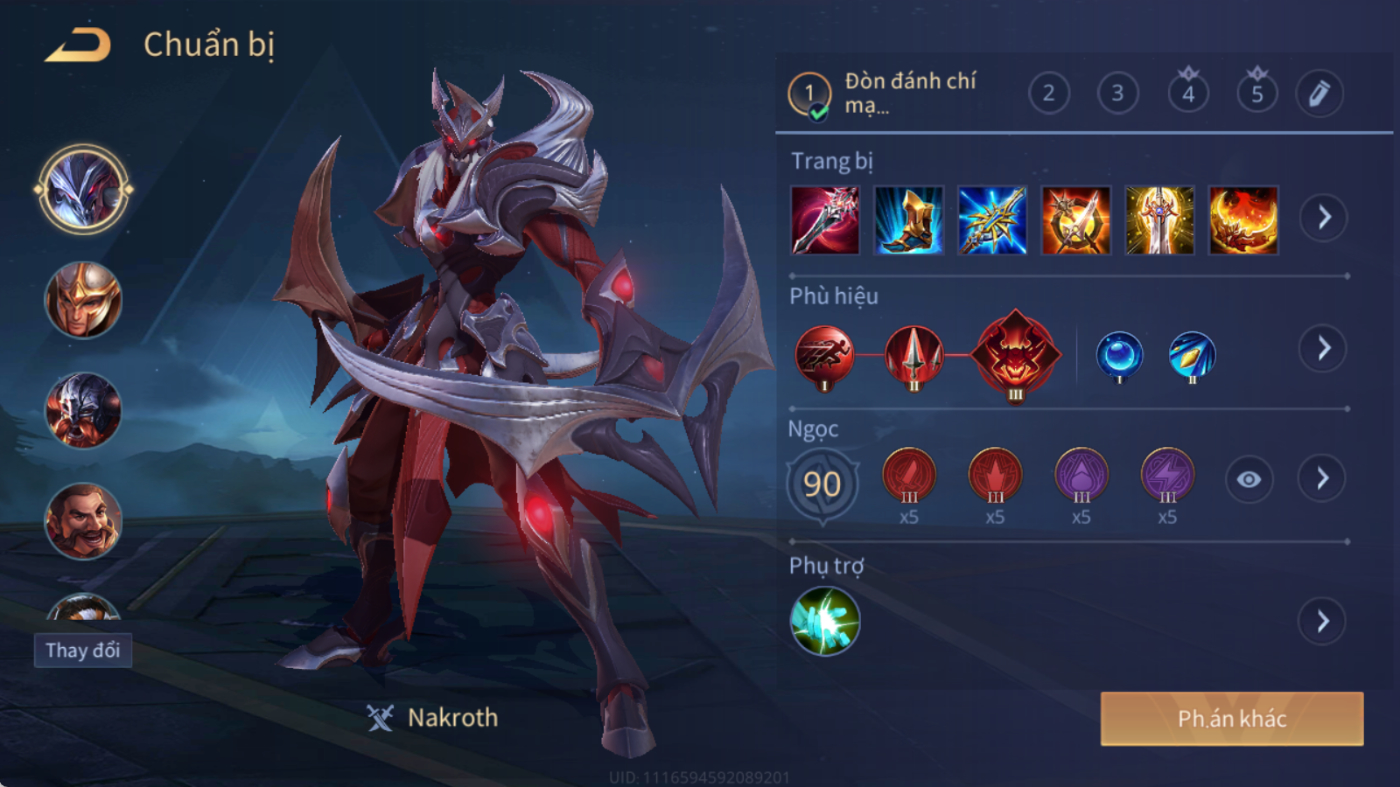Viewport: 1400px width, 787px height.
Task: Go back using the golden arrow
Action: (78, 46)
